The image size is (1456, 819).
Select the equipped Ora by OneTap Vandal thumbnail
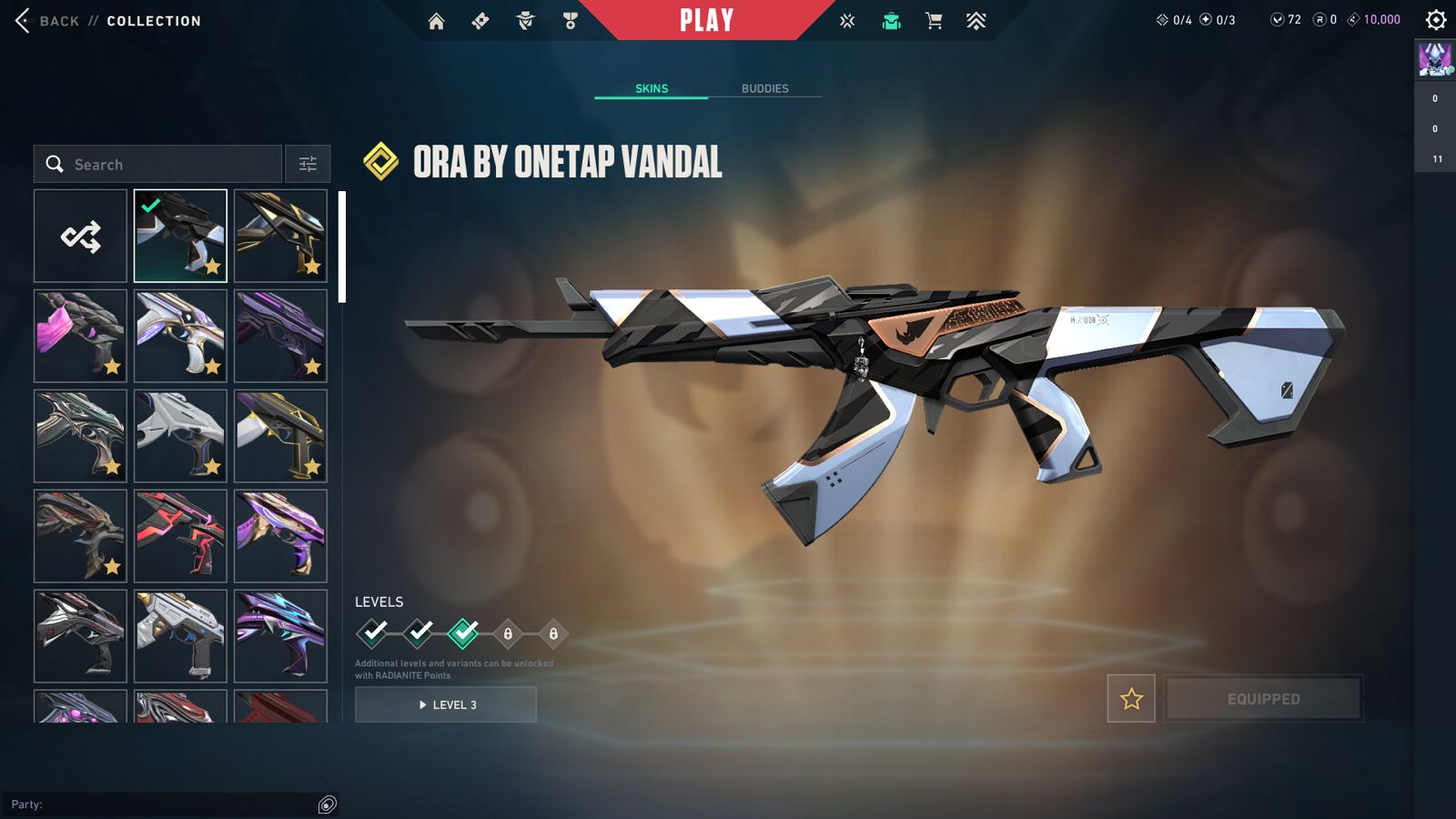180,237
